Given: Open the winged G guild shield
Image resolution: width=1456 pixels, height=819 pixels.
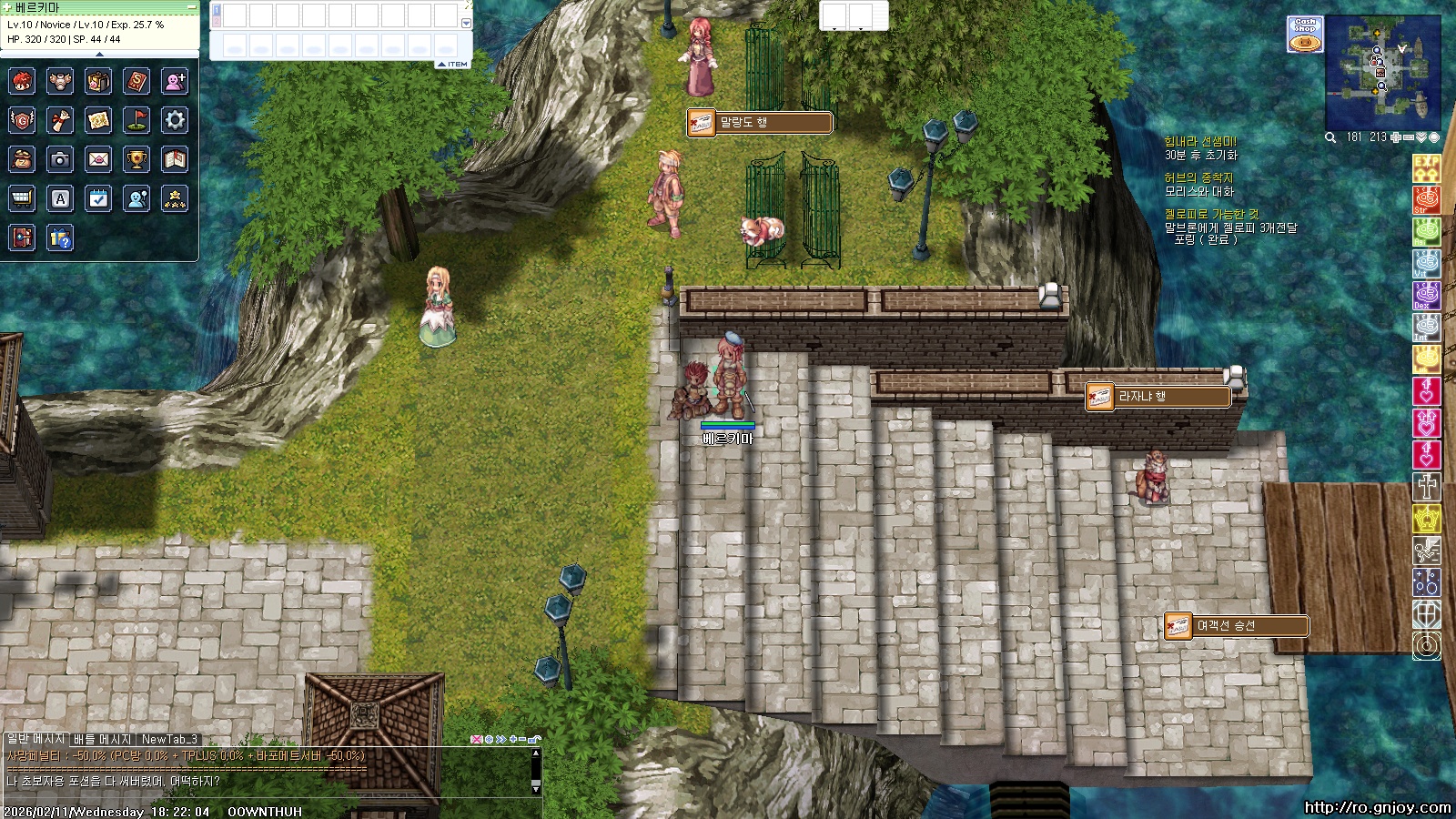Looking at the screenshot, I should 22,119.
